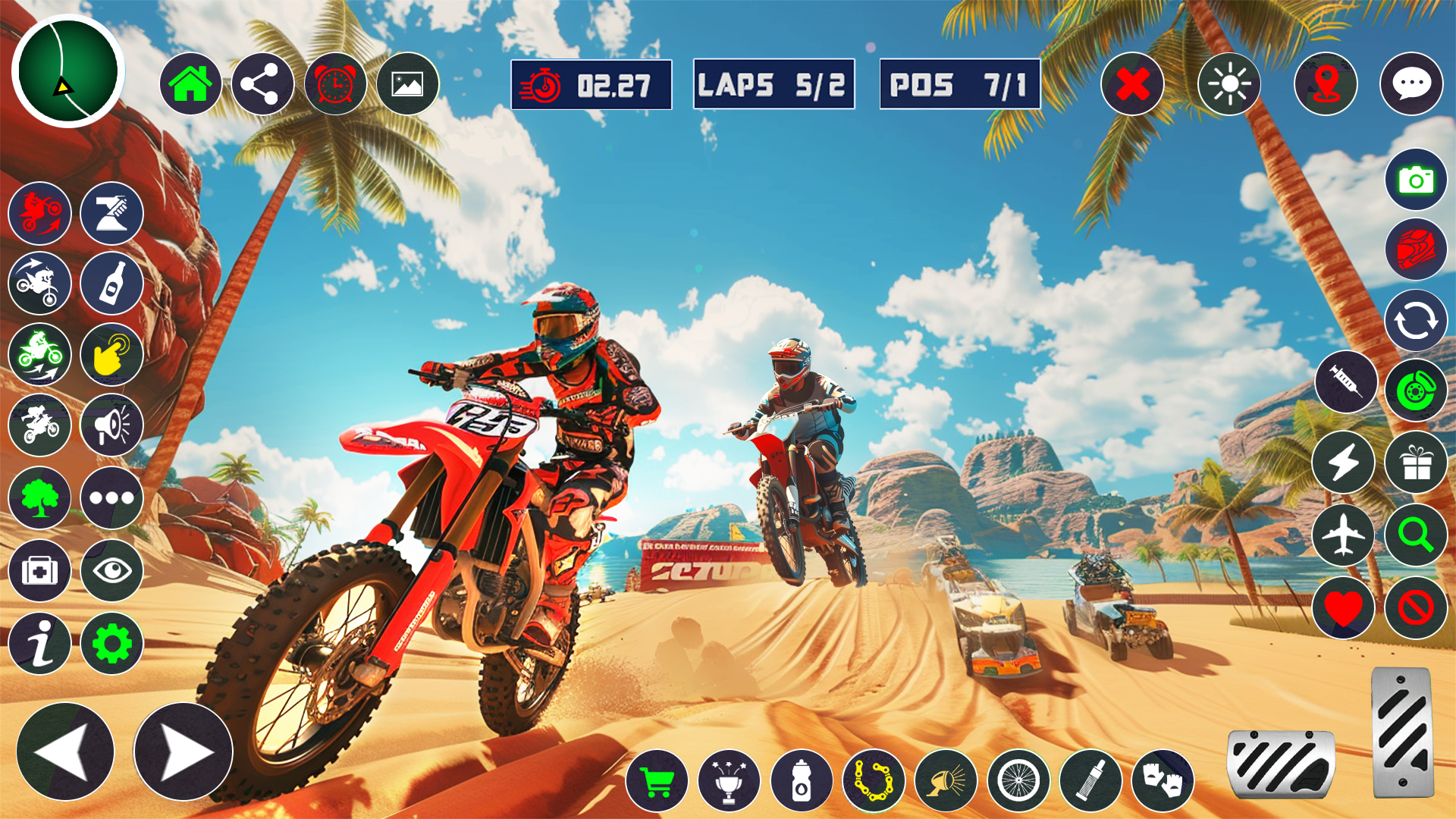Open the gift box reward
This screenshot has height=819, width=1456.
click(1416, 462)
